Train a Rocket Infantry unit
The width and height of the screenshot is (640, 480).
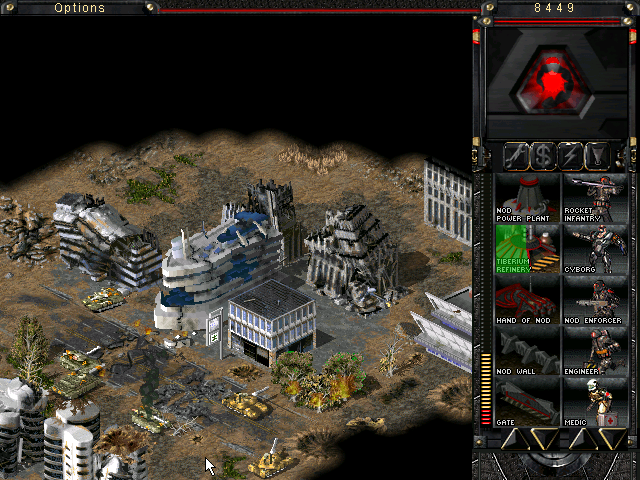[595, 196]
